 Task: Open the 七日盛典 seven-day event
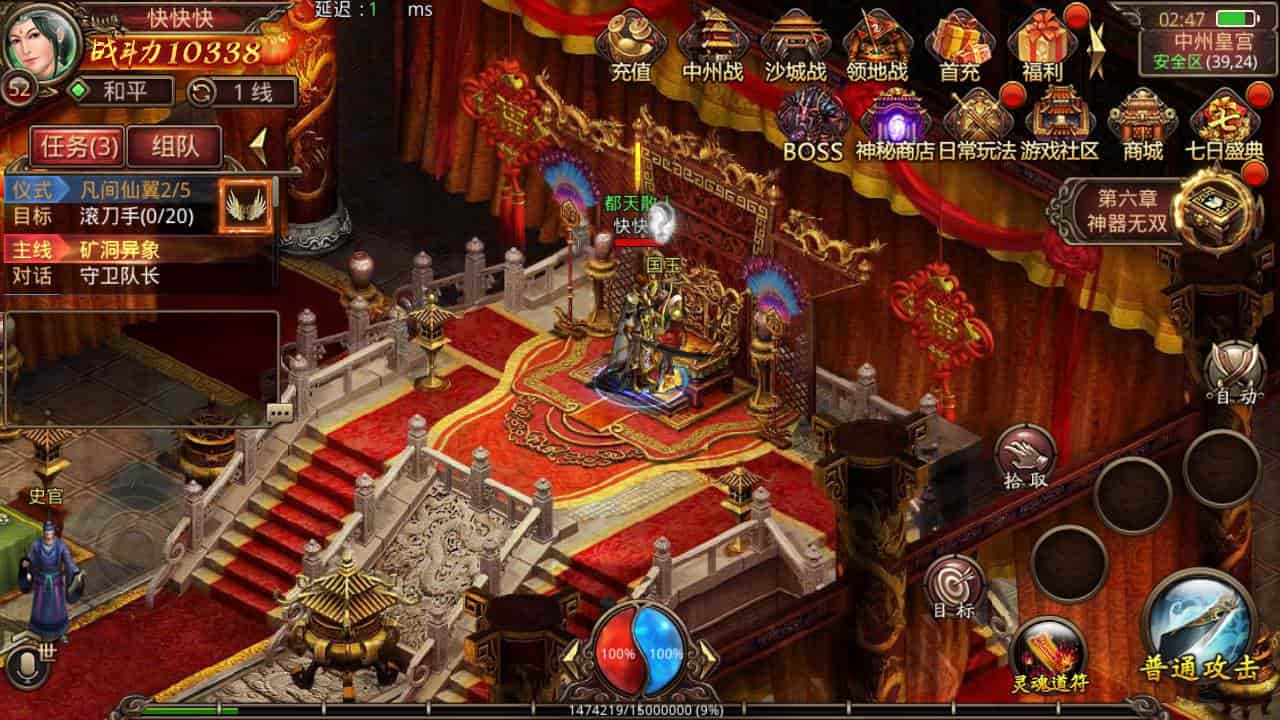(x=1227, y=115)
